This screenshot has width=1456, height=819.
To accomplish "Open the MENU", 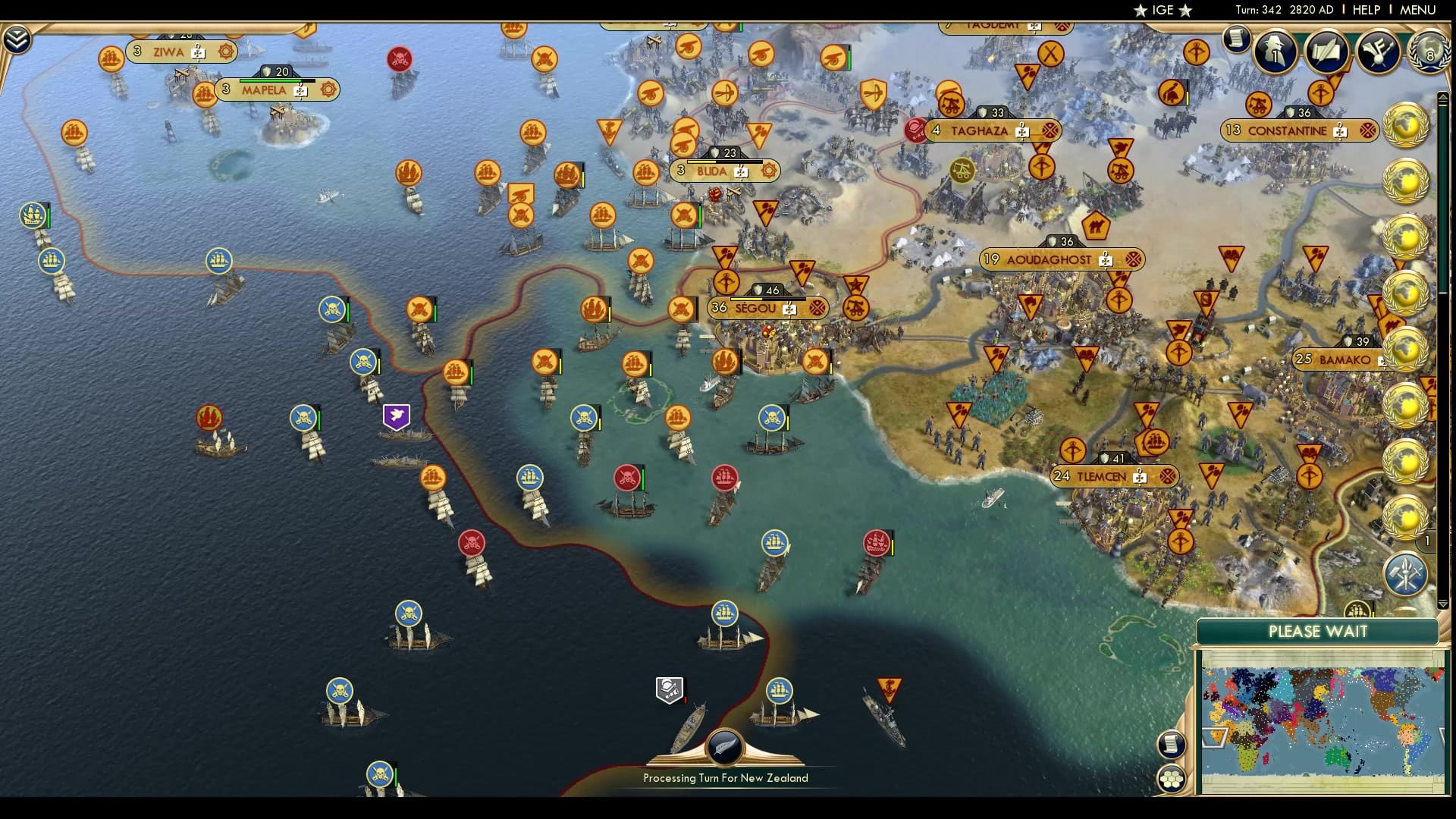I will click(1416, 11).
